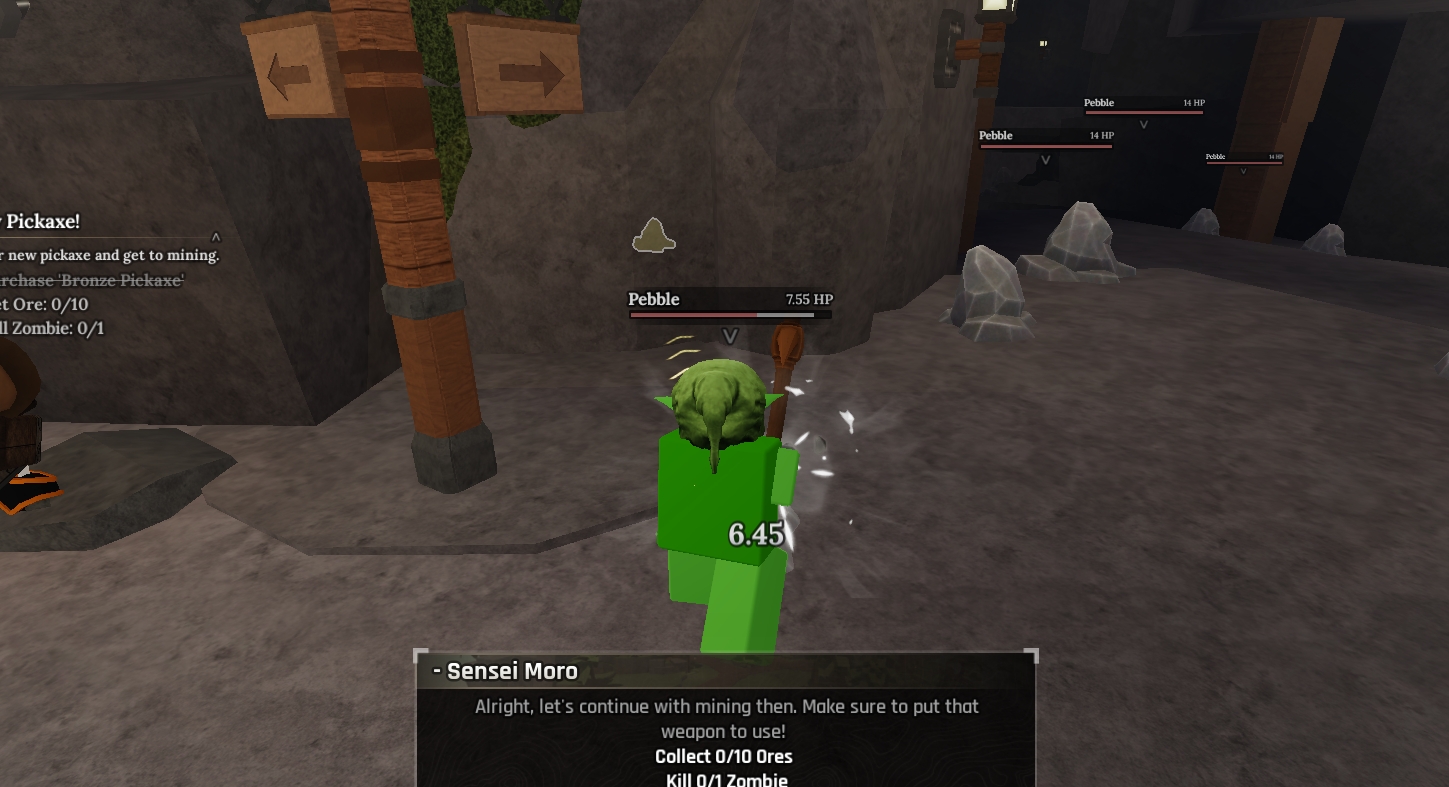Click the green zombie enemy
Viewport: 1449px width, 787px height.
pyautogui.click(x=710, y=480)
